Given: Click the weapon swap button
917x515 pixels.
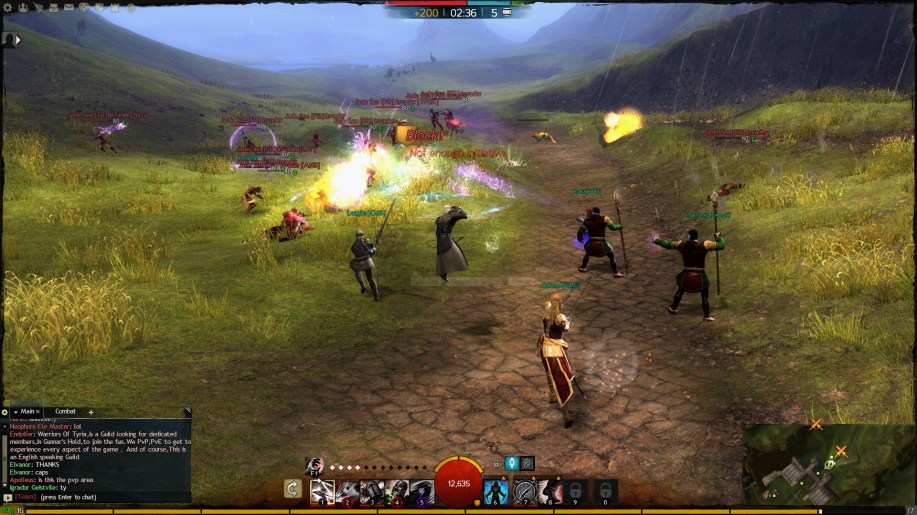Looking at the screenshot, I should (x=293, y=489).
